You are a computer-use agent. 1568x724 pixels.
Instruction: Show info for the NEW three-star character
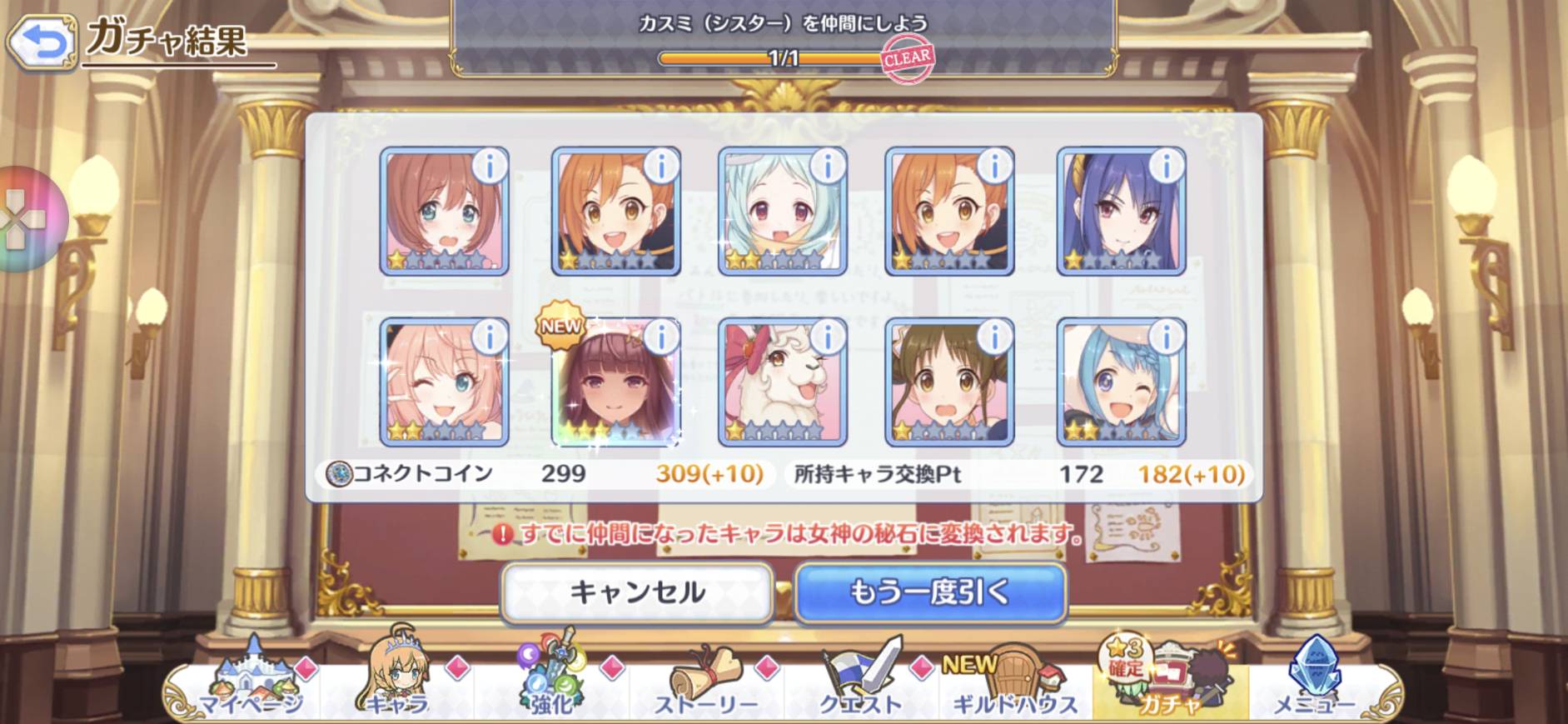pos(661,337)
